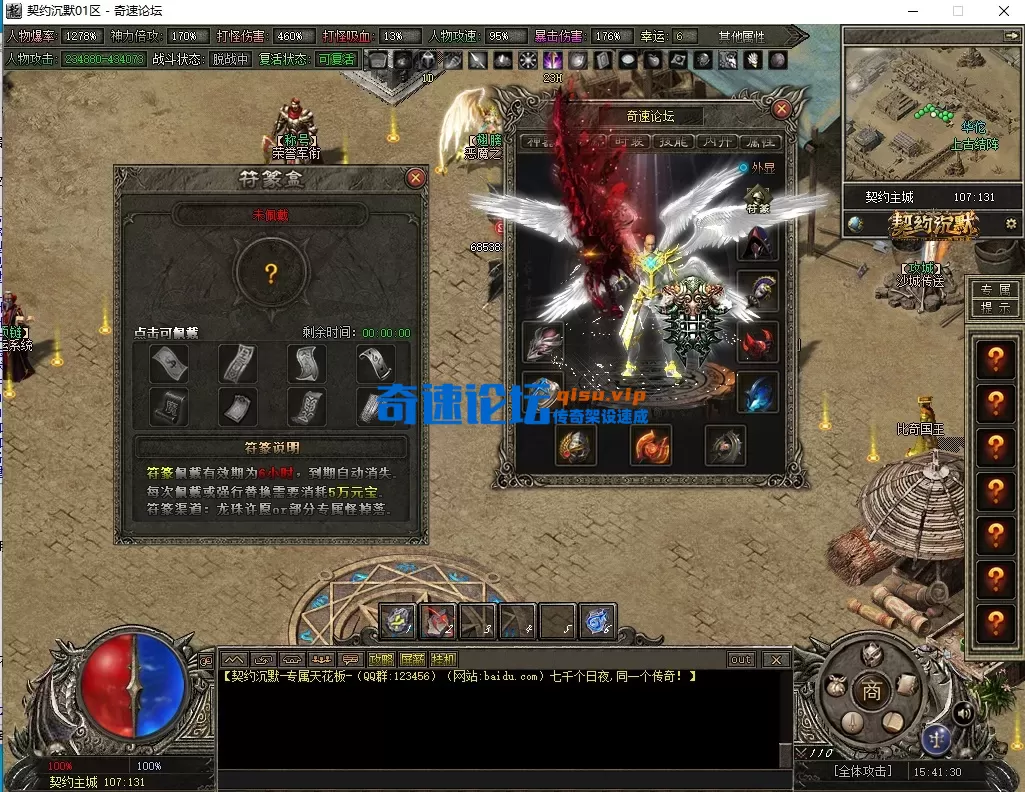Show the 属性 attributes tab
Image resolution: width=1025 pixels, height=792 pixels.
(760, 142)
